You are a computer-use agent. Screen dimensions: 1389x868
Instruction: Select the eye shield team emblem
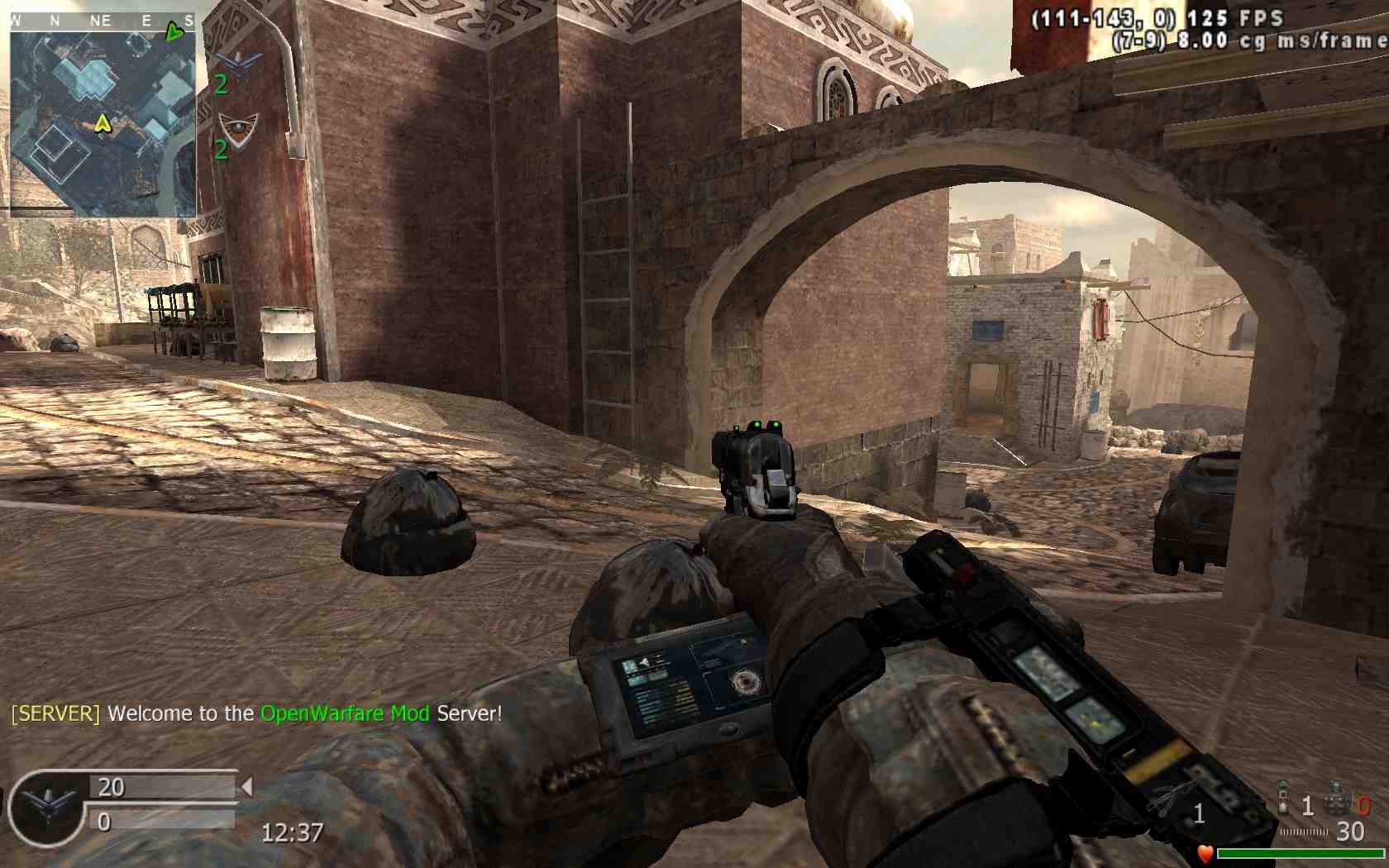237,128
